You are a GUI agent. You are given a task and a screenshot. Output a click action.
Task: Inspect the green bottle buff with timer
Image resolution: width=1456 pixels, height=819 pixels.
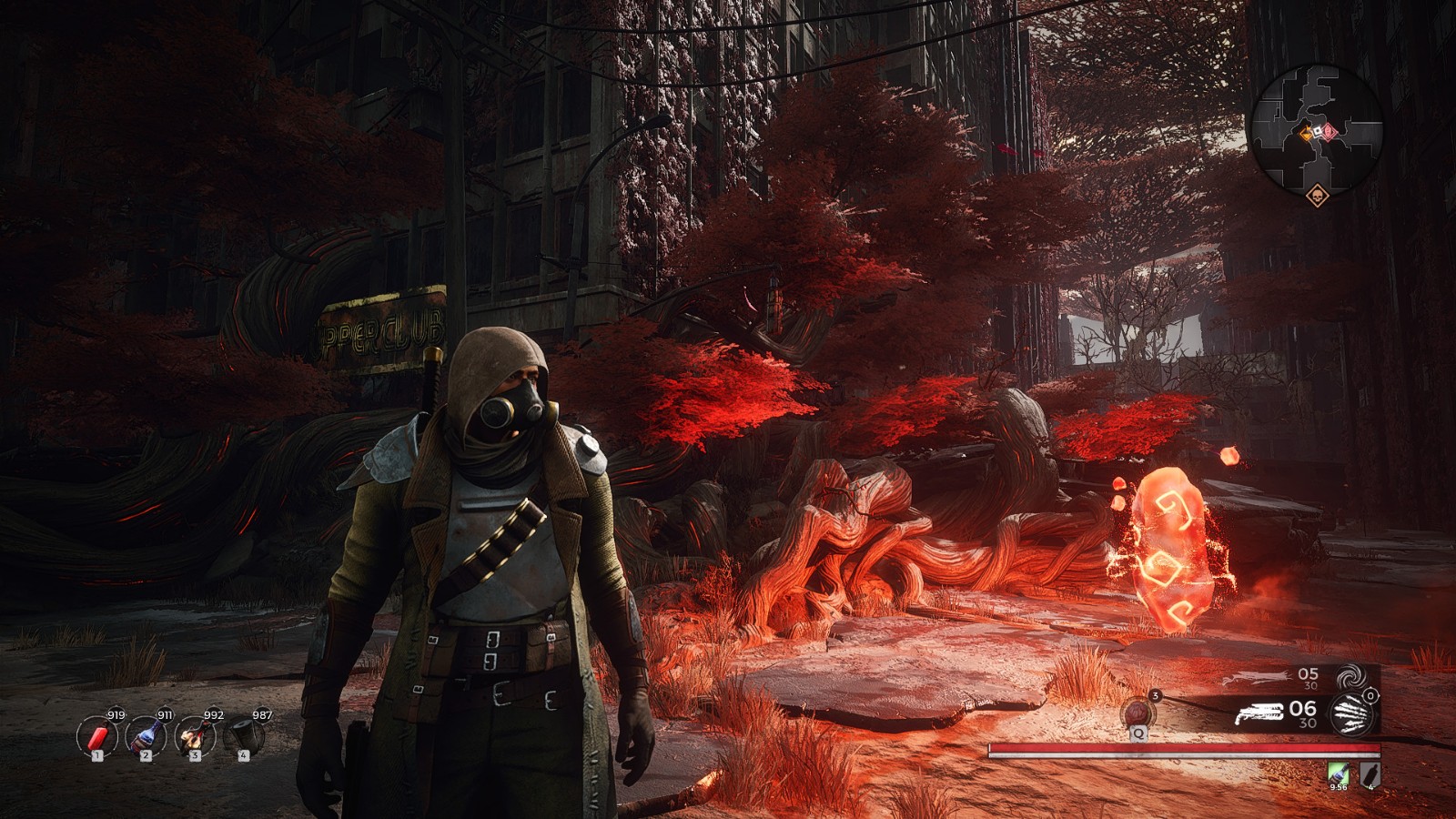tap(1337, 773)
